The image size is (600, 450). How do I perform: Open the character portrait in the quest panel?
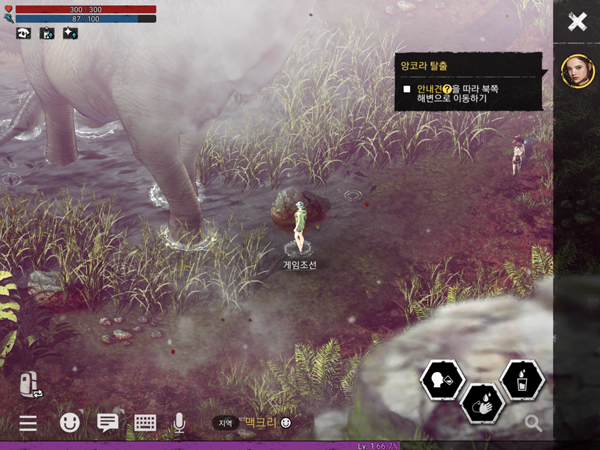click(575, 72)
